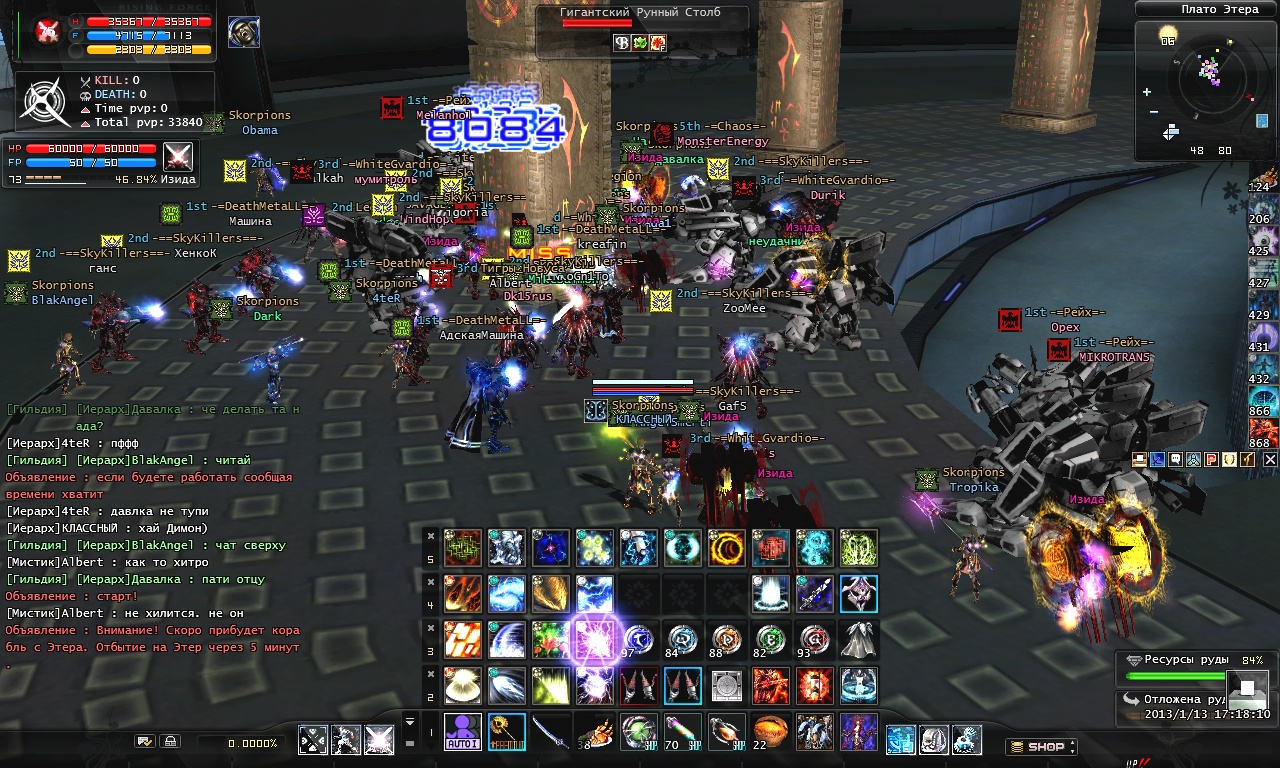Activate the golden ring skill in row 5

click(726, 548)
